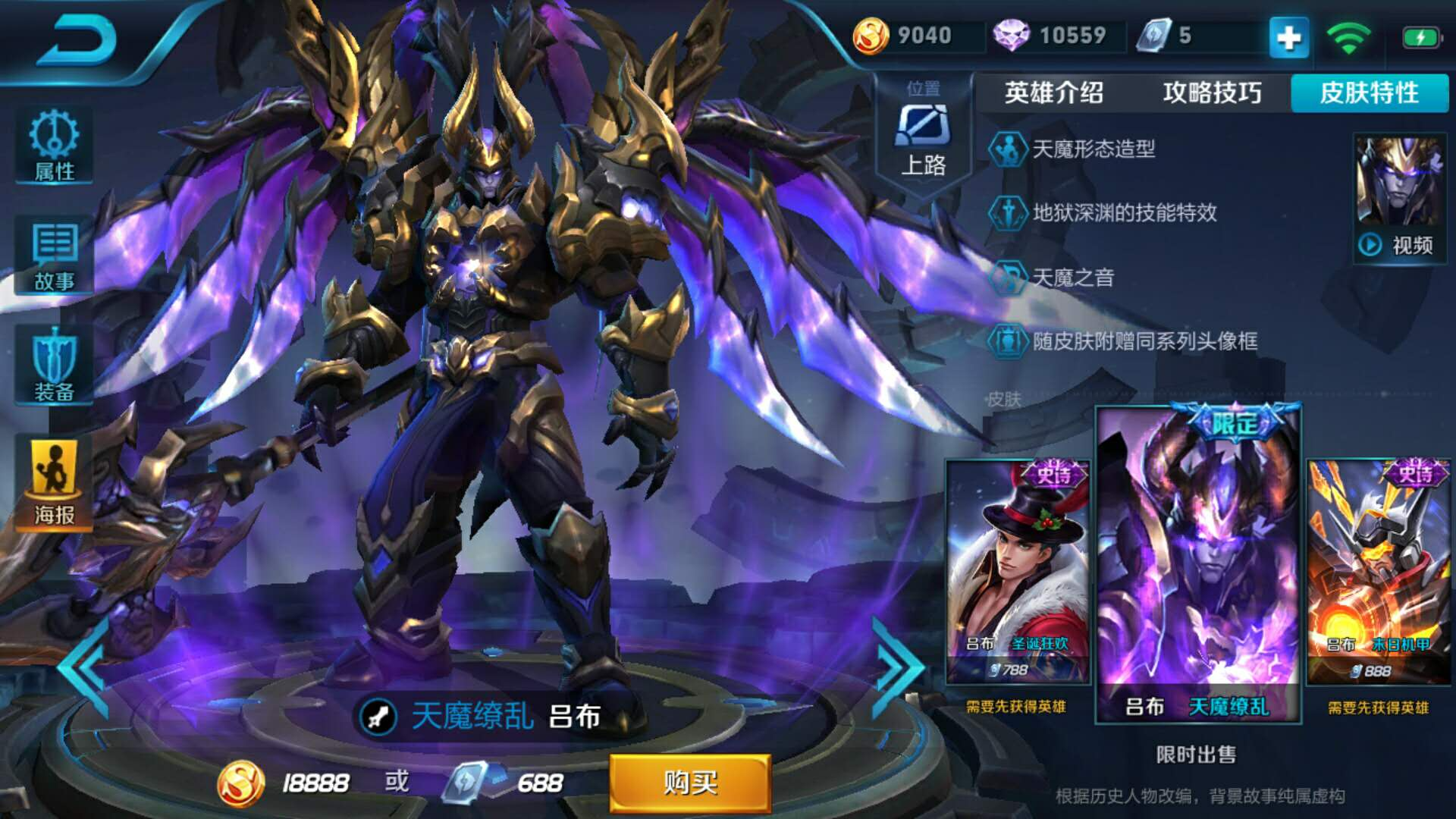Go back using the return arrow
1456x819 pixels.
pyautogui.click(x=77, y=39)
